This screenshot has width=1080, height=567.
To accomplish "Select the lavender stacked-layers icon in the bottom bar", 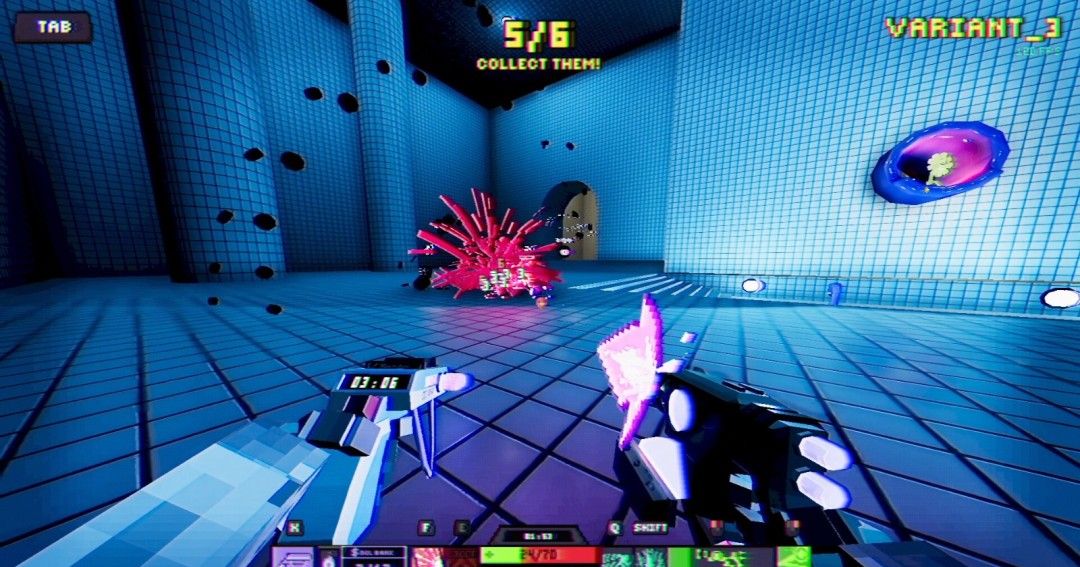I will [293, 558].
